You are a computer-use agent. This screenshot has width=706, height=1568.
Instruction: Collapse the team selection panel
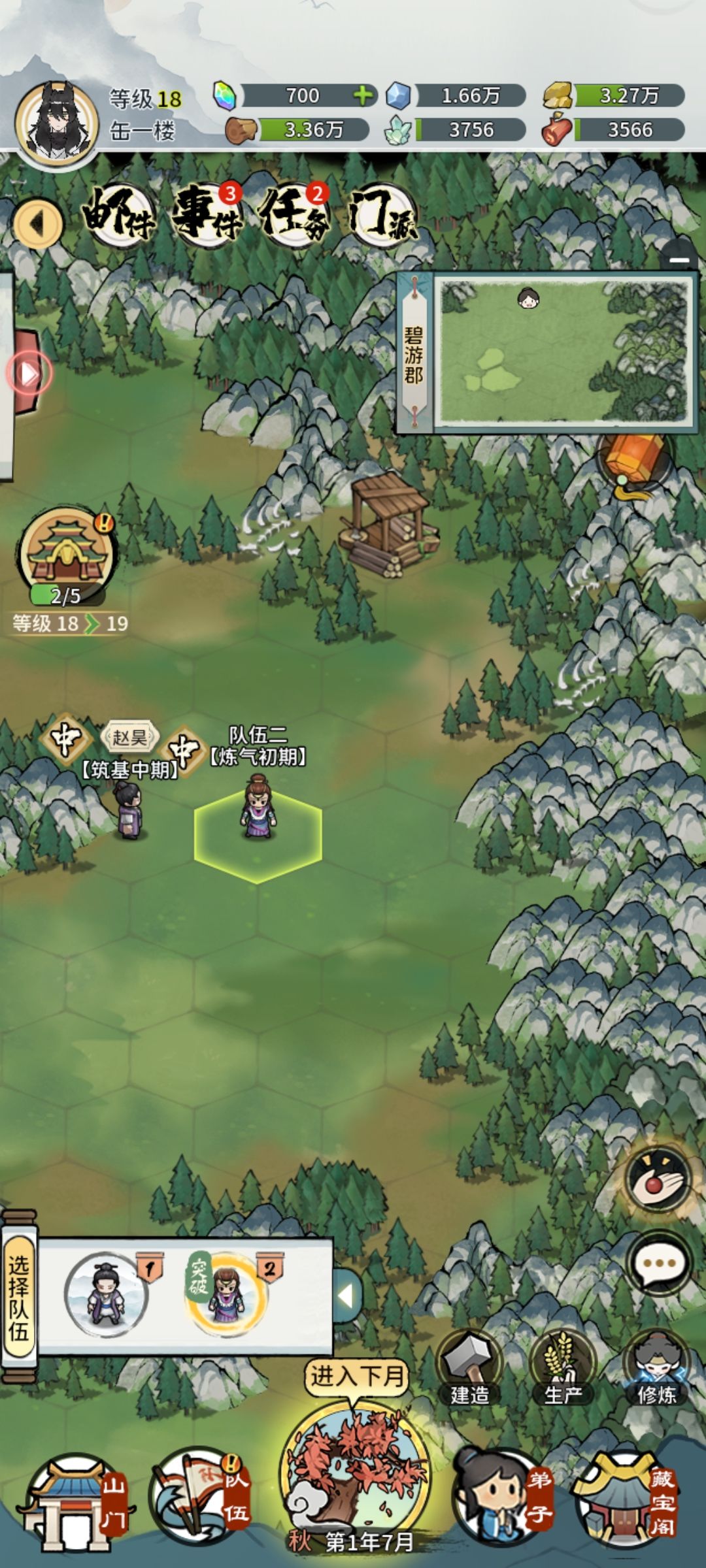click(x=347, y=1295)
